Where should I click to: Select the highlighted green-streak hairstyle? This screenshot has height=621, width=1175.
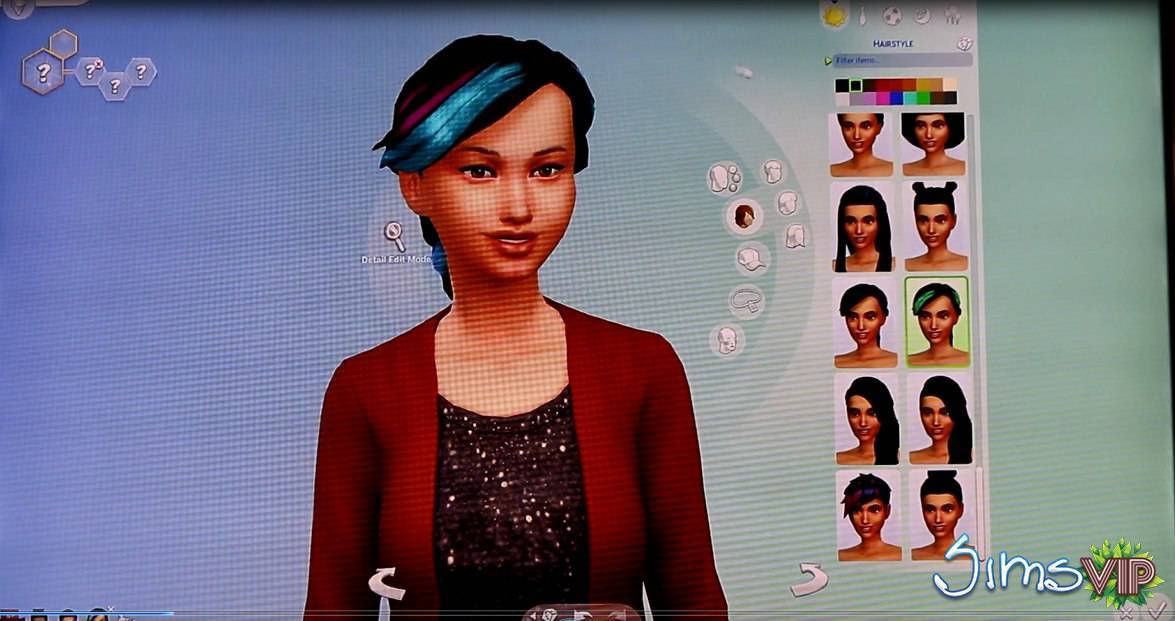[x=937, y=322]
